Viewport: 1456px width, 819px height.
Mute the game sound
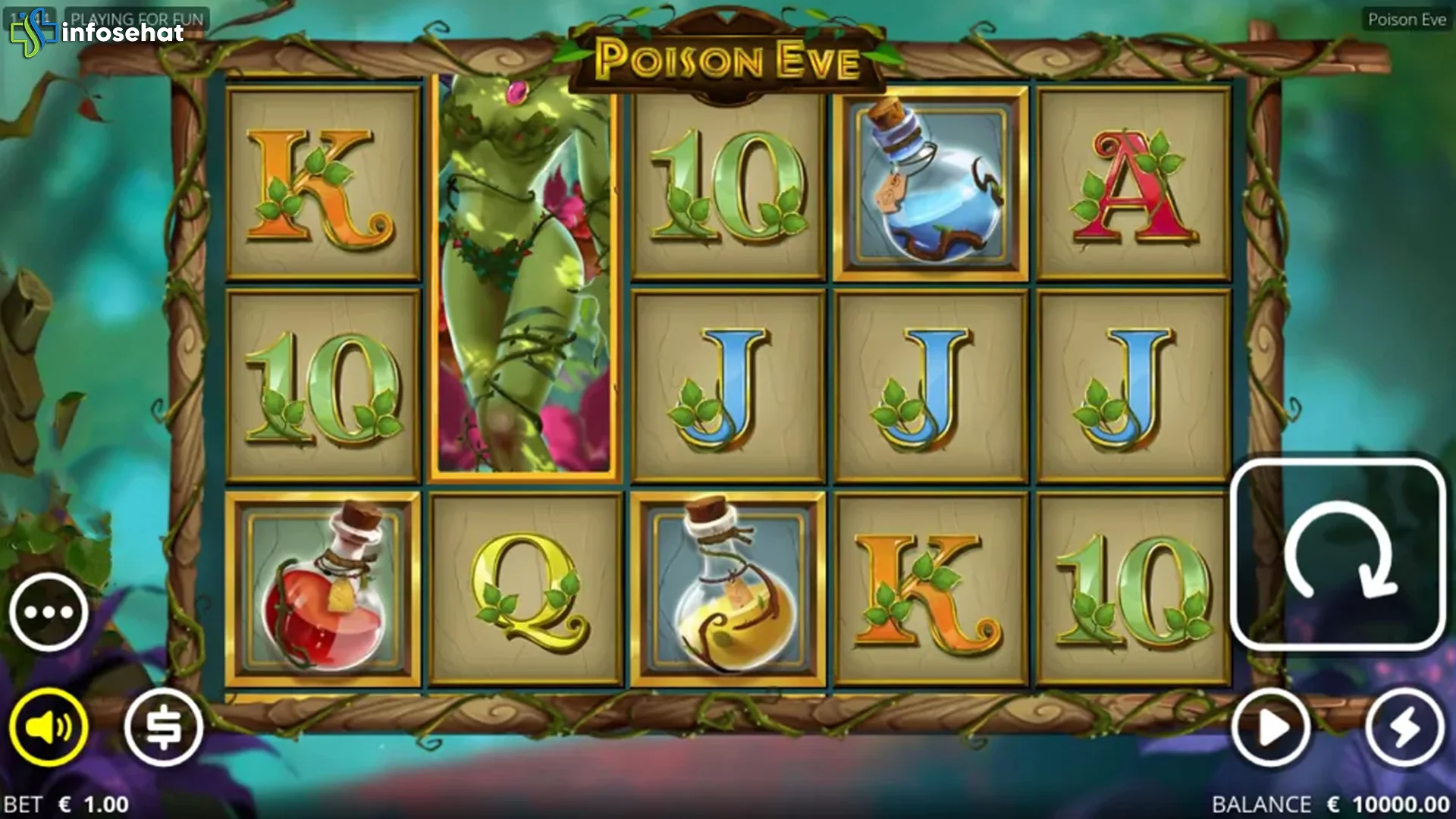[48, 726]
